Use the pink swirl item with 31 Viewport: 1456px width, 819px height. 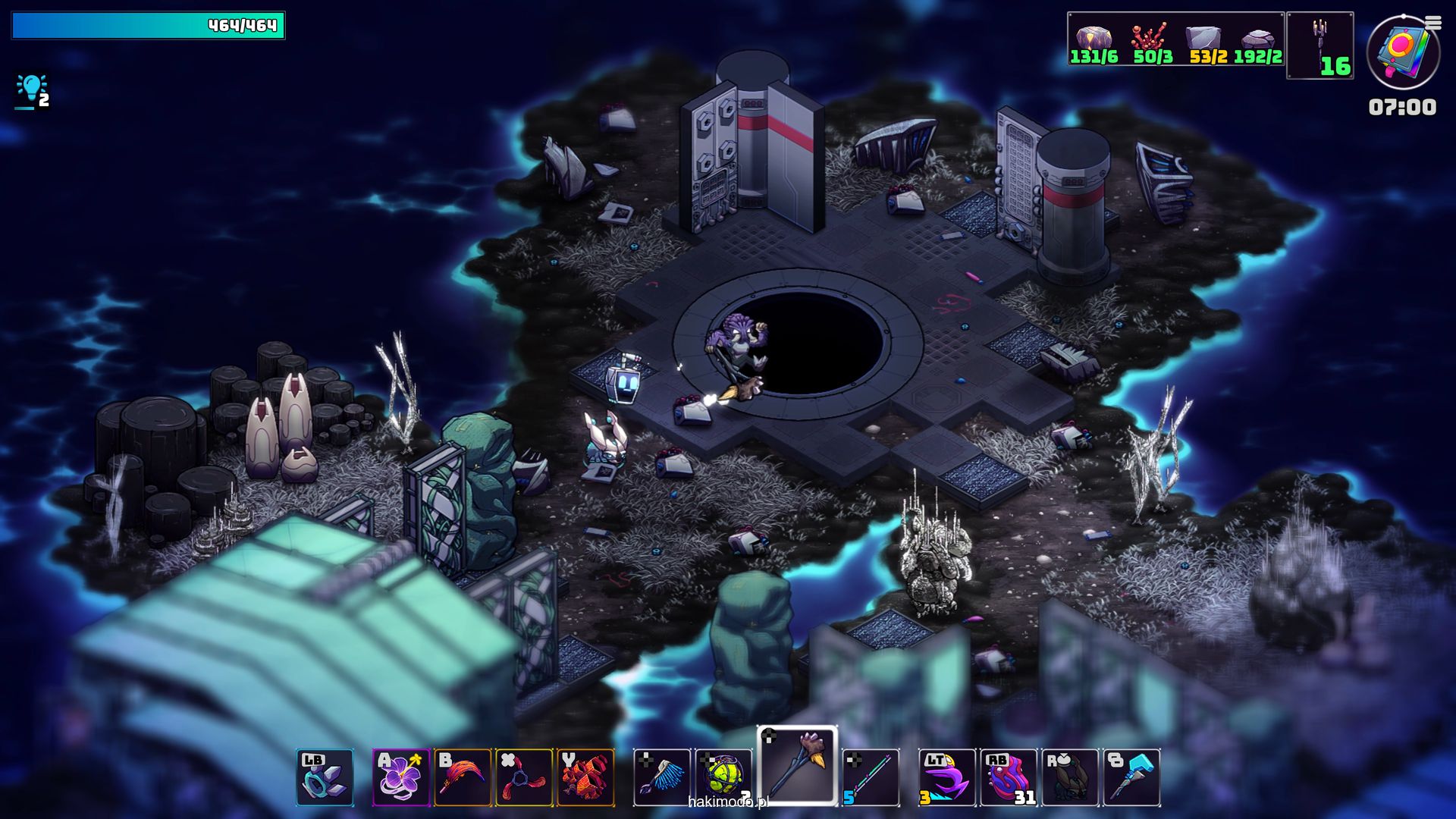click(x=1009, y=777)
